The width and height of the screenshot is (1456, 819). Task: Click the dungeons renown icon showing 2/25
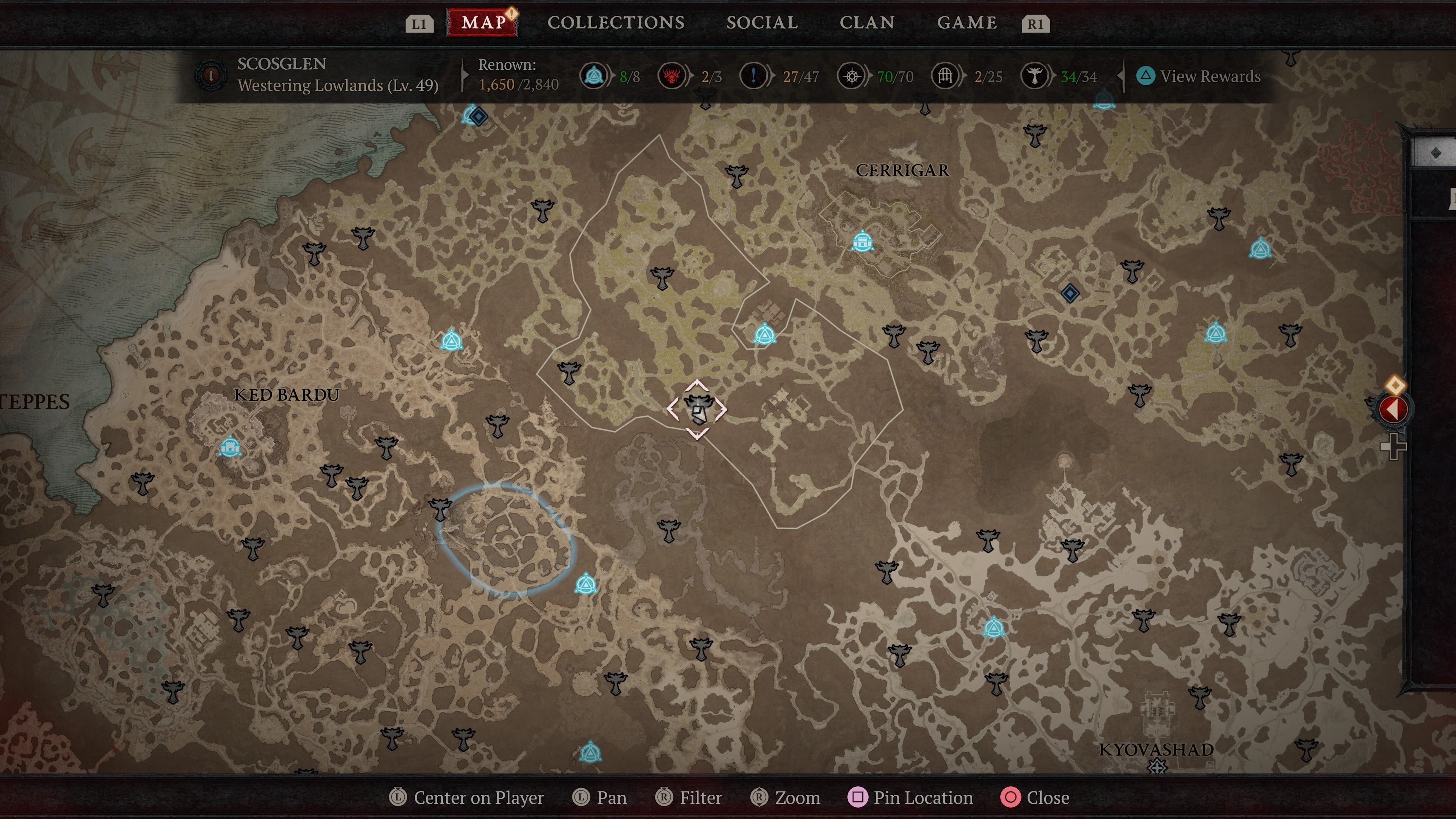(x=945, y=76)
